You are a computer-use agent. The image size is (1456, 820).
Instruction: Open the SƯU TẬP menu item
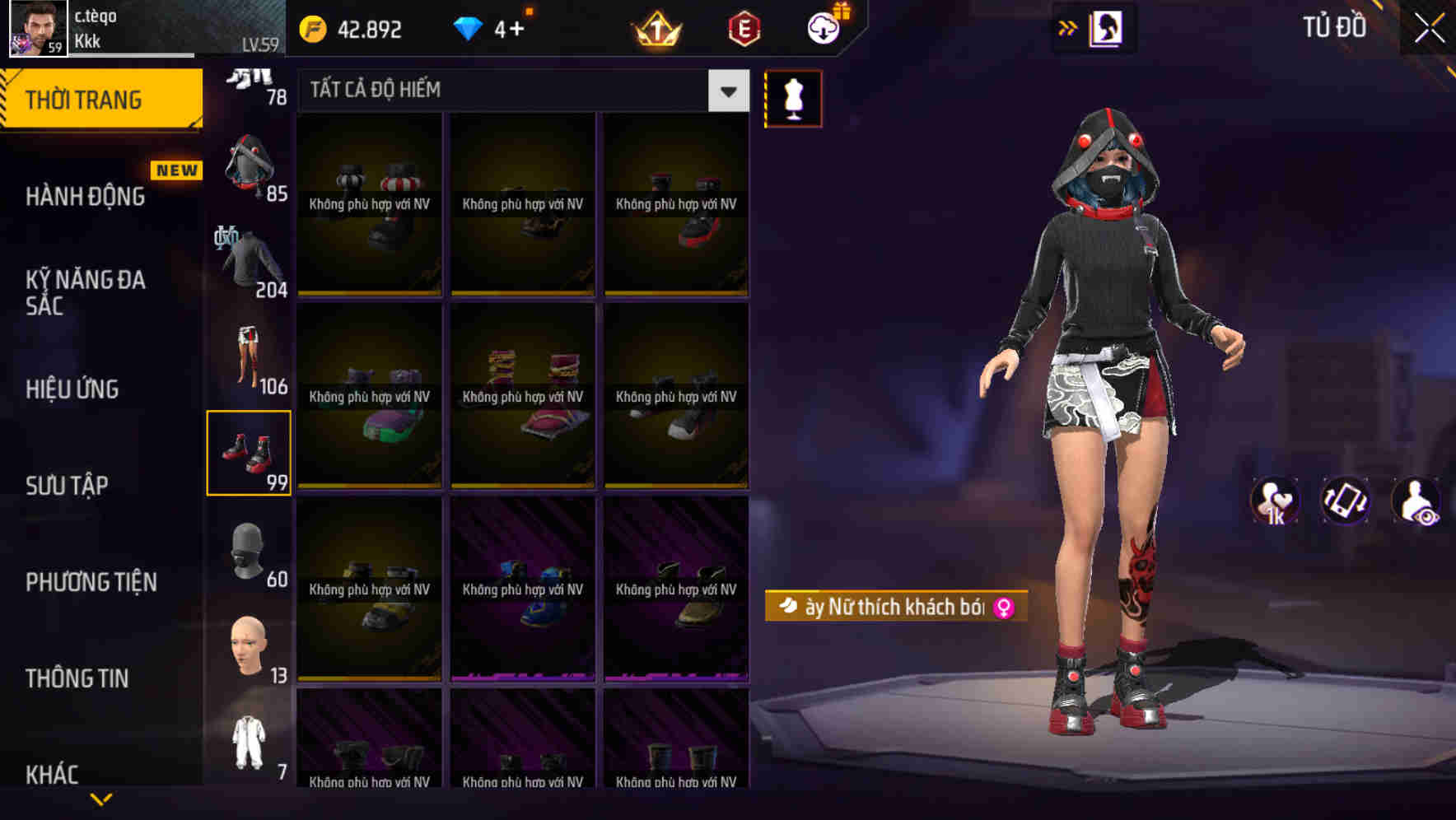pyautogui.click(x=68, y=486)
